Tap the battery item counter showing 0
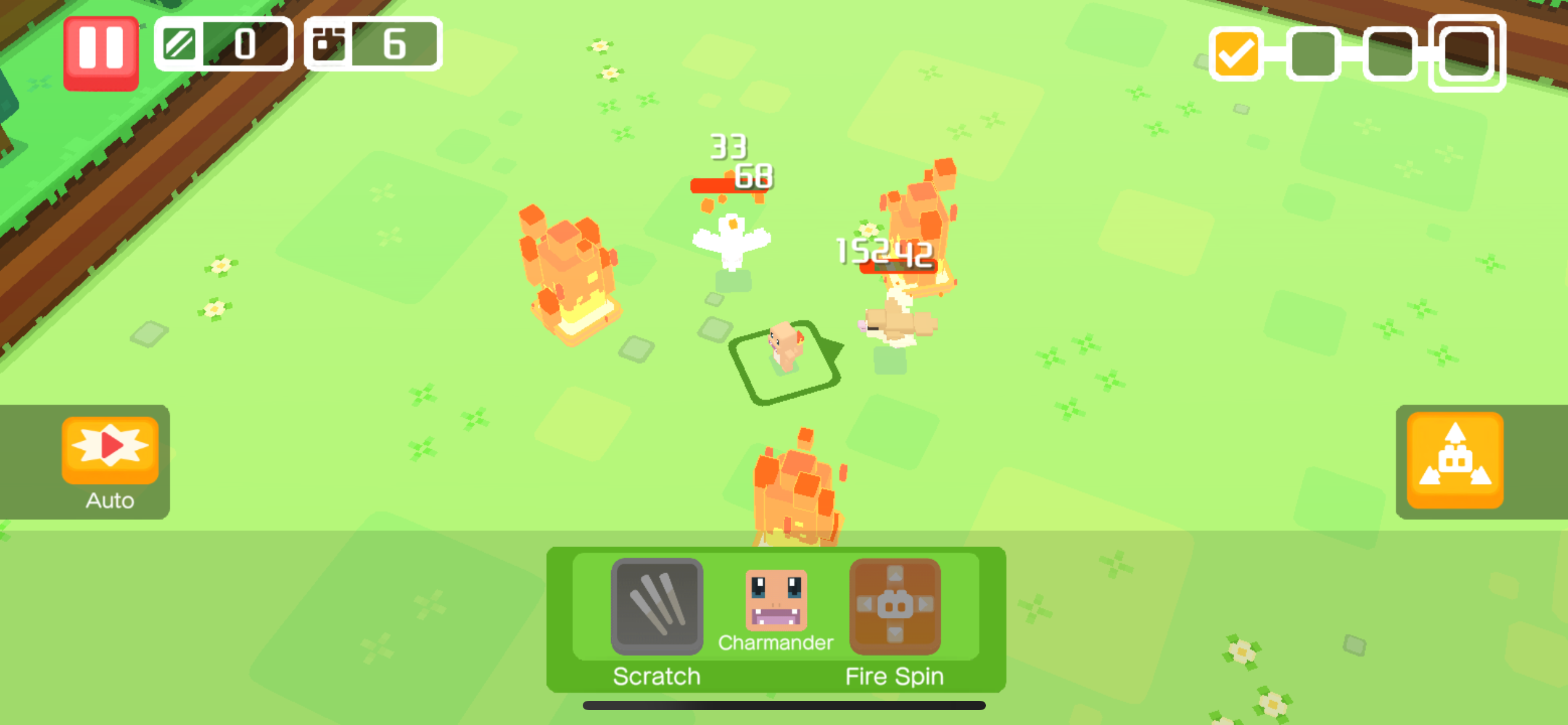 click(x=223, y=45)
